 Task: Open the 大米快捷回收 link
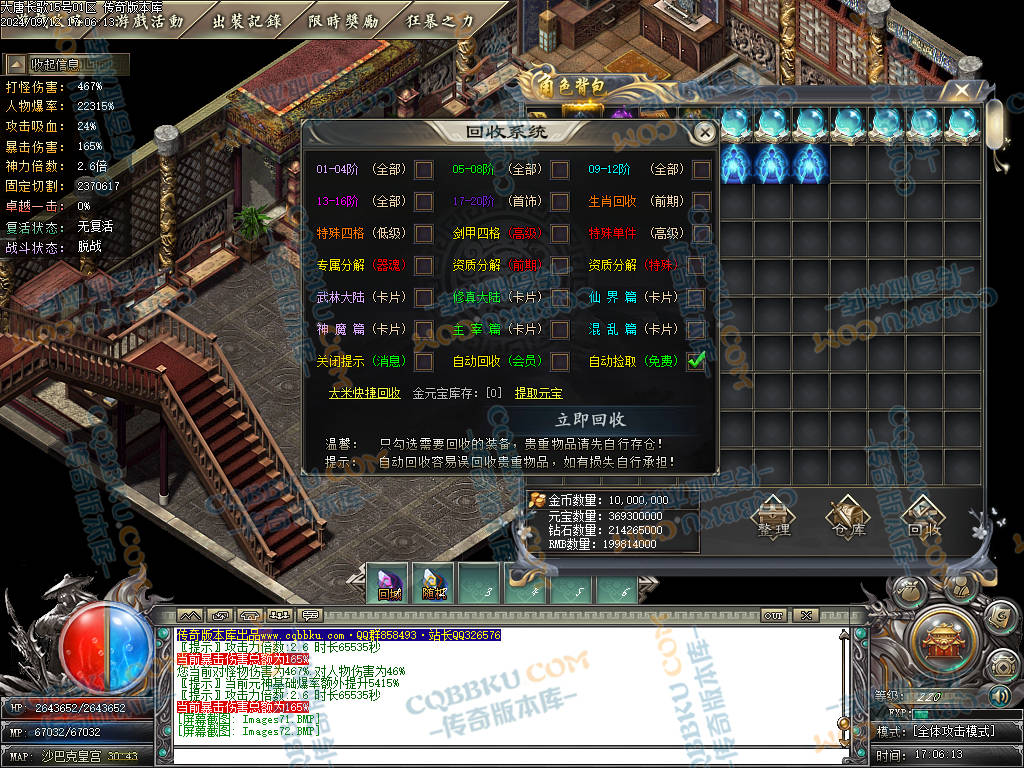pyautogui.click(x=365, y=394)
